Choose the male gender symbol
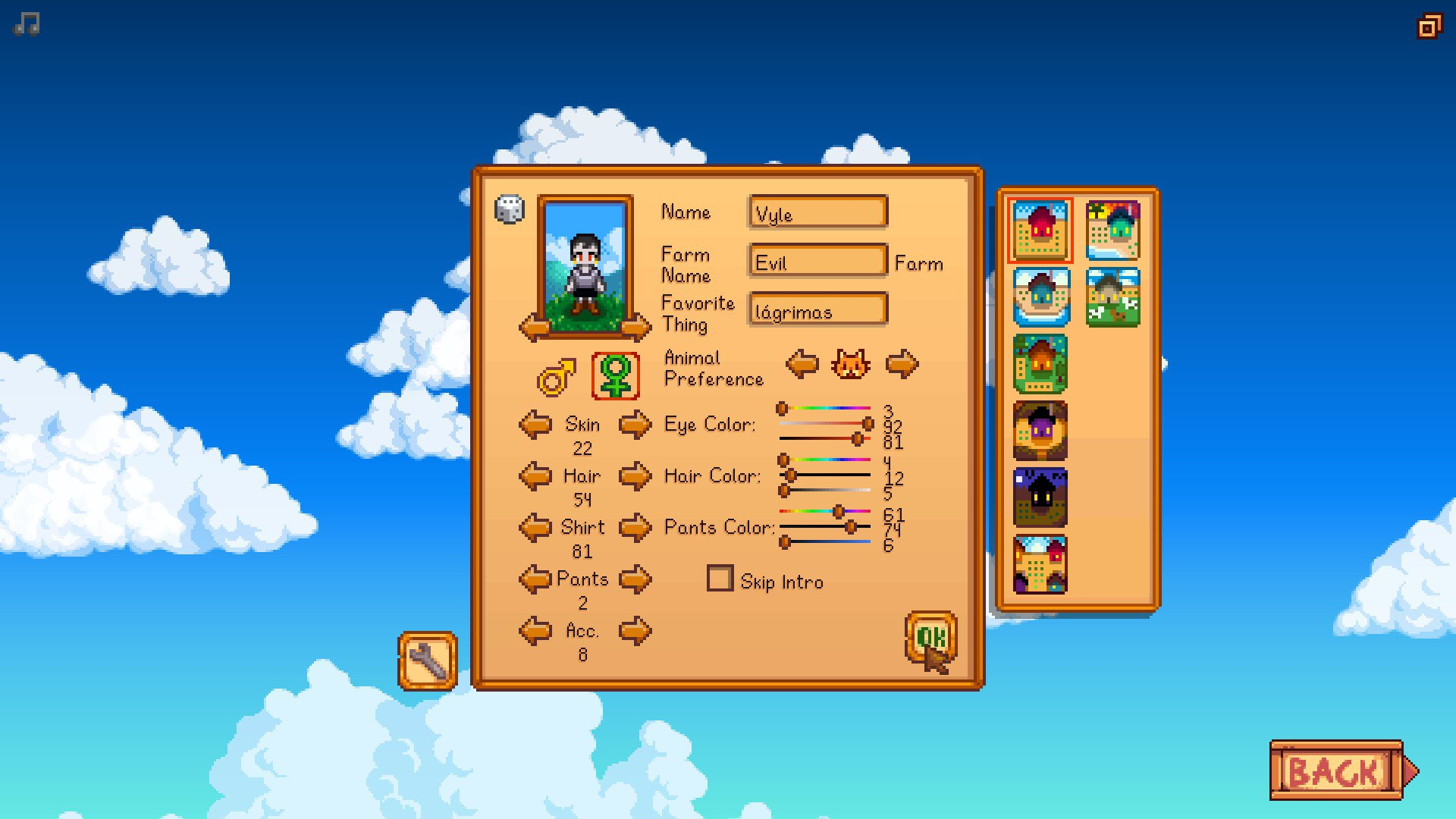1456x819 pixels. click(557, 376)
